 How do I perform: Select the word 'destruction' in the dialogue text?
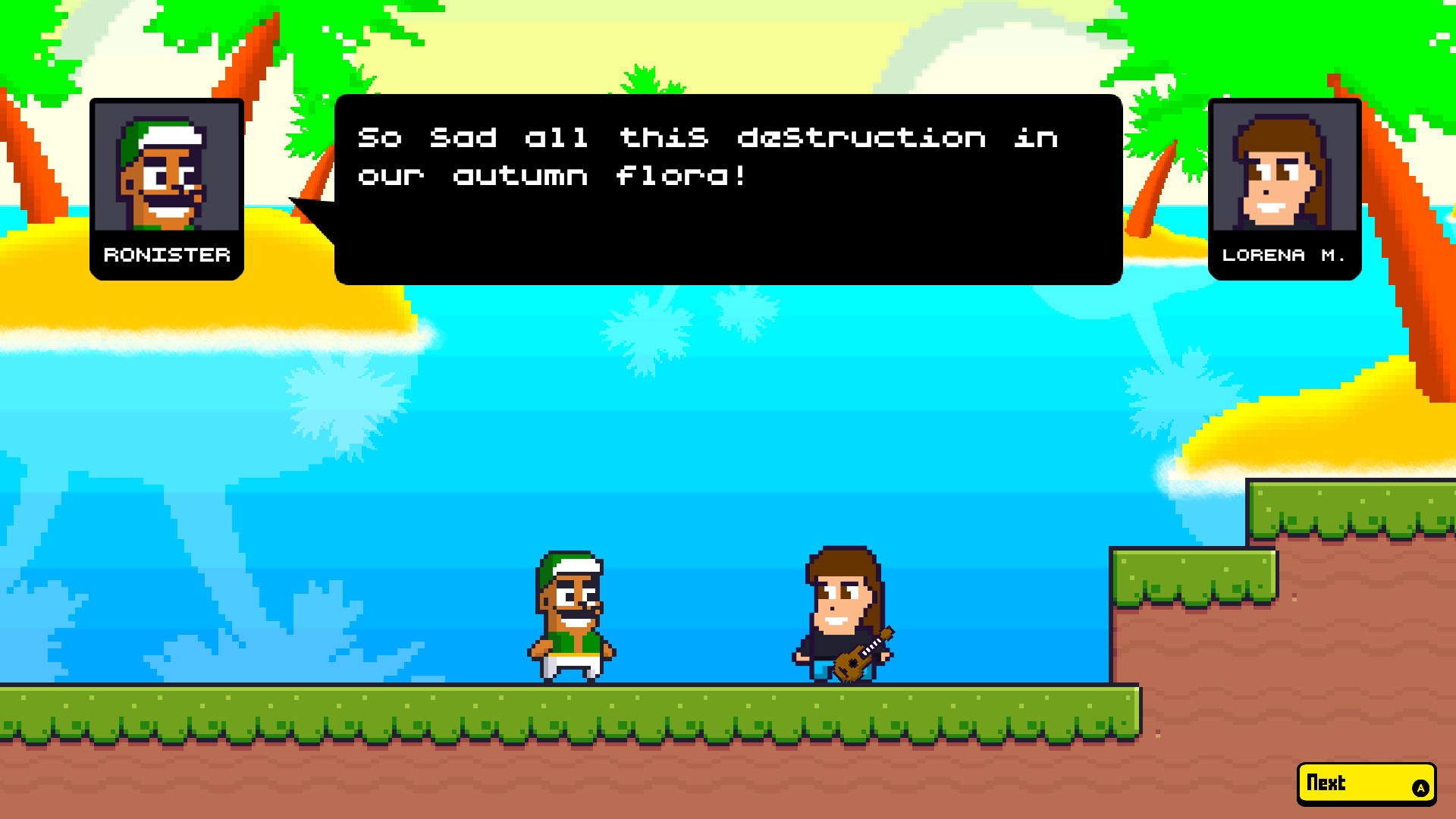[x=861, y=136]
